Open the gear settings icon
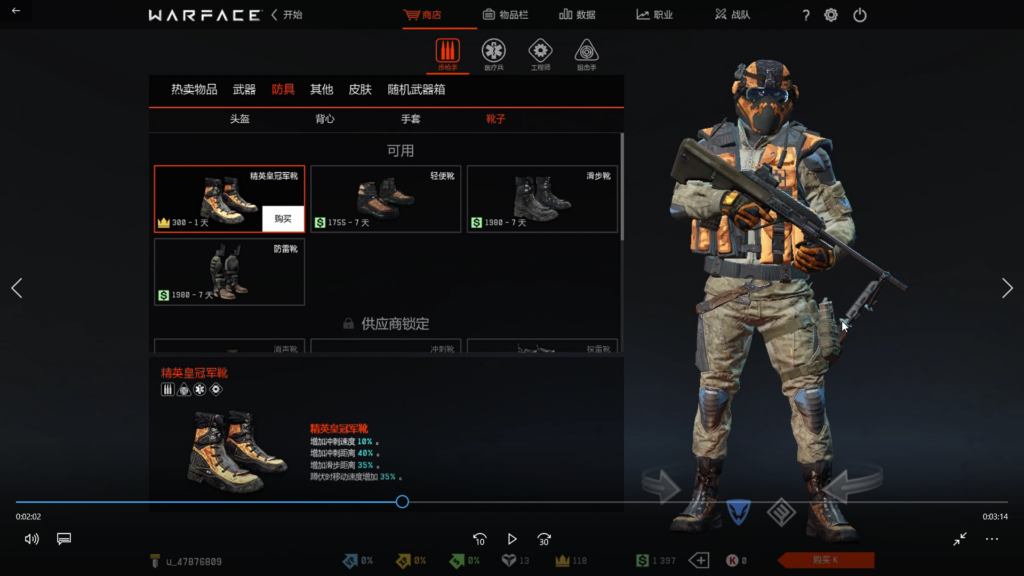The height and width of the screenshot is (576, 1024). 831,15
